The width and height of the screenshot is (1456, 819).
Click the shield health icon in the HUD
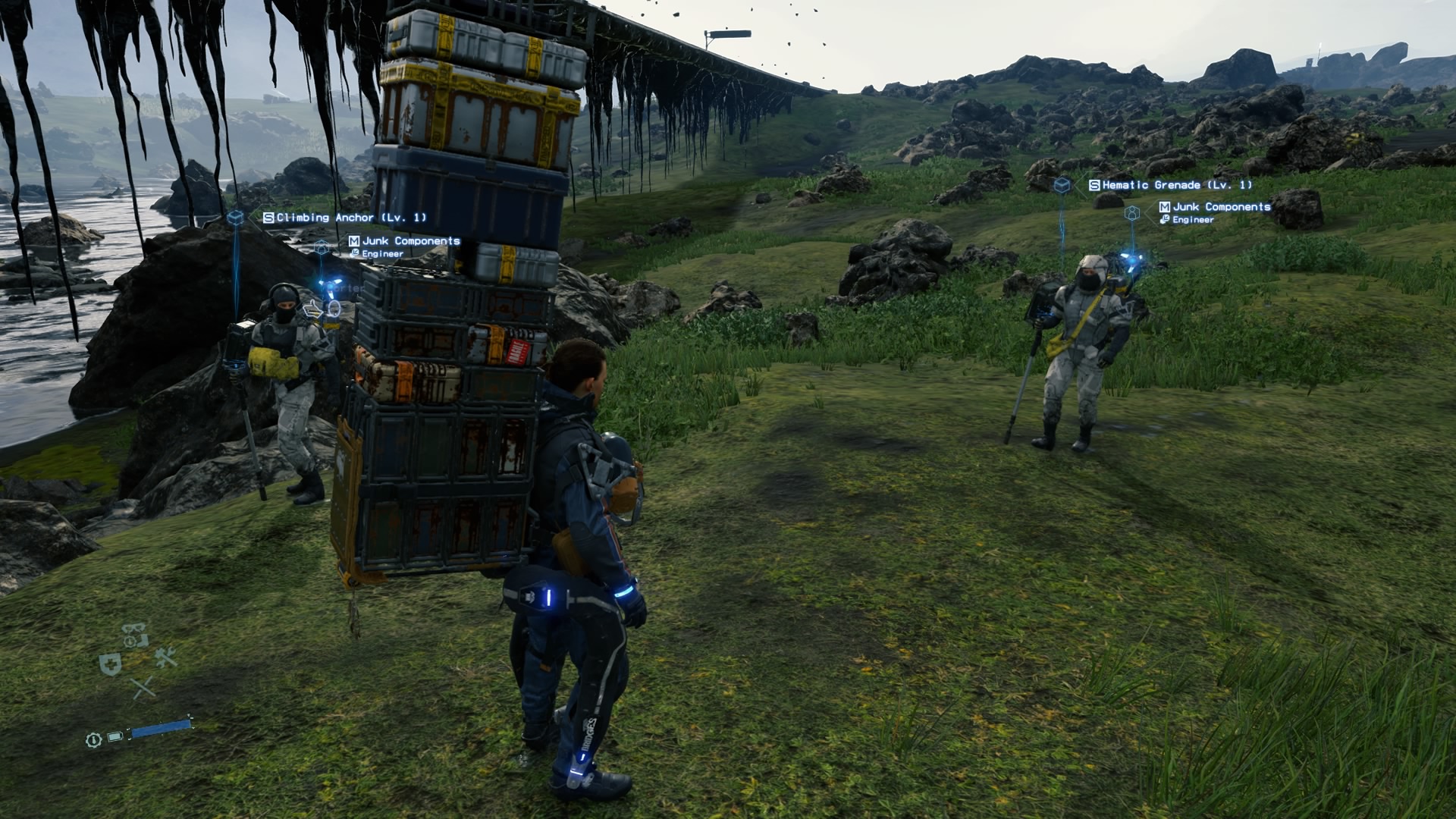tap(109, 663)
